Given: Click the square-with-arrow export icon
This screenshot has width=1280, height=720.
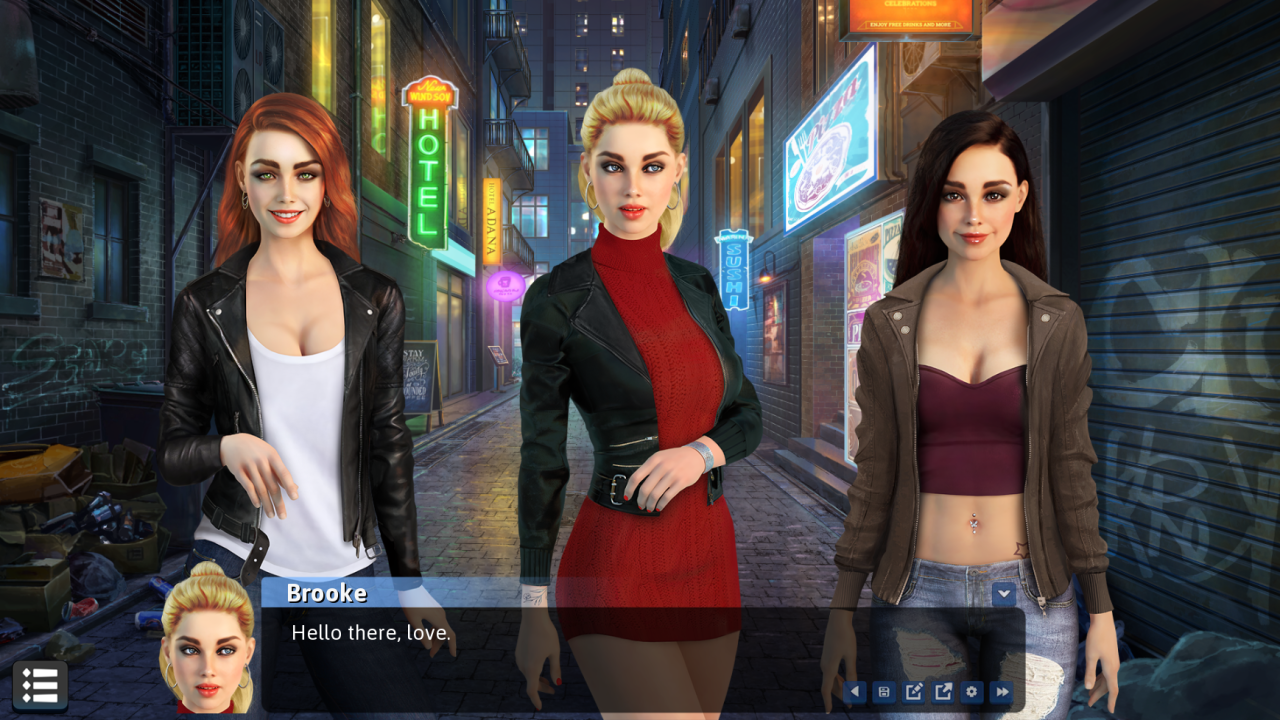Looking at the screenshot, I should [x=943, y=692].
